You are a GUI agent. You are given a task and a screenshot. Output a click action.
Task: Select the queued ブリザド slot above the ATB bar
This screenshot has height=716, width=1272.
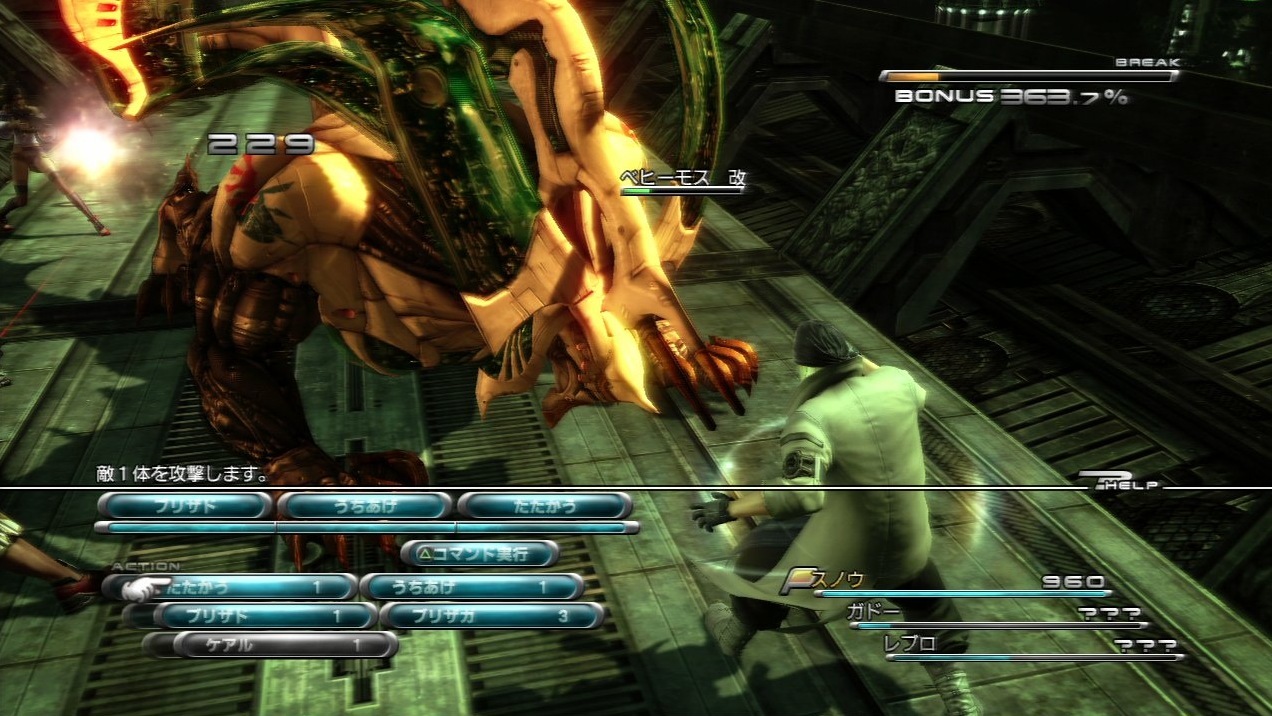186,506
